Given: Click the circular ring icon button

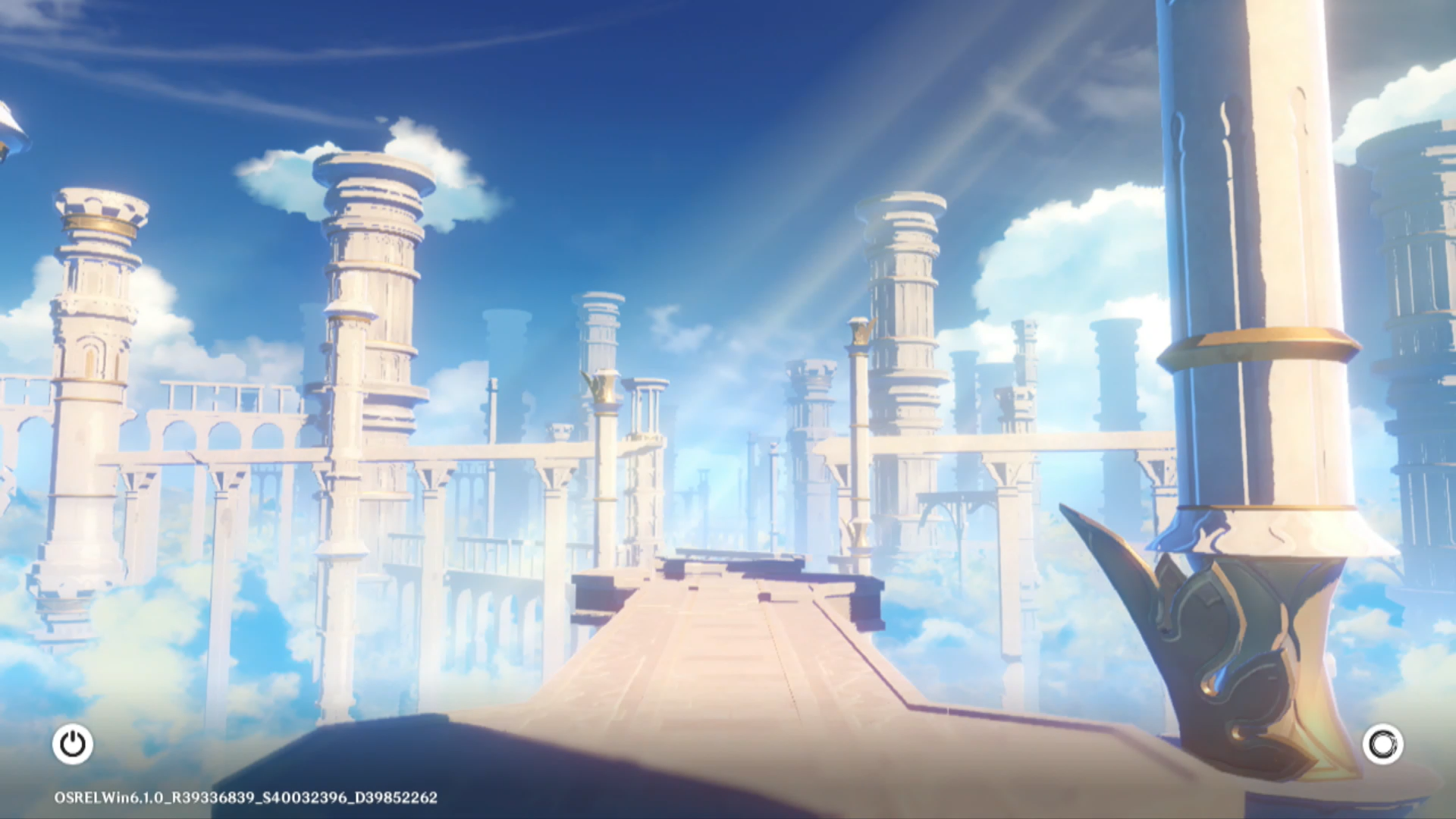Looking at the screenshot, I should [x=1382, y=744].
